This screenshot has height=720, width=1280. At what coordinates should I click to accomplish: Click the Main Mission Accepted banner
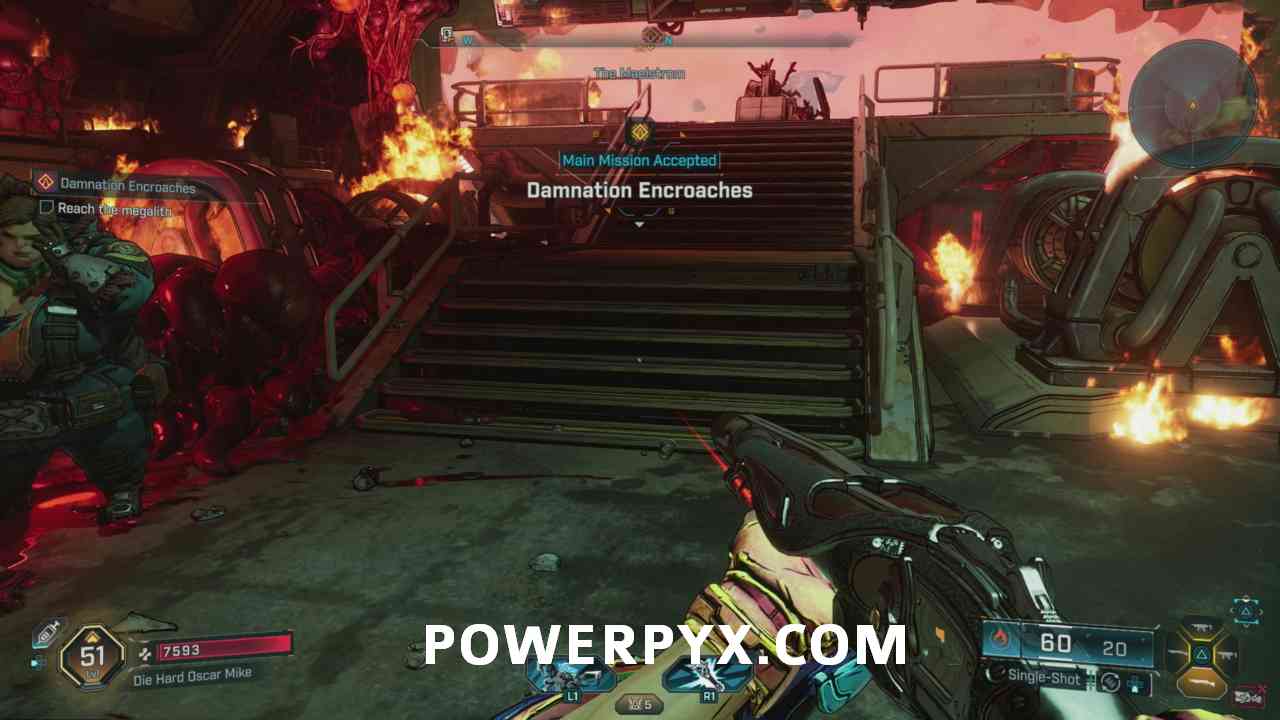[x=639, y=160]
